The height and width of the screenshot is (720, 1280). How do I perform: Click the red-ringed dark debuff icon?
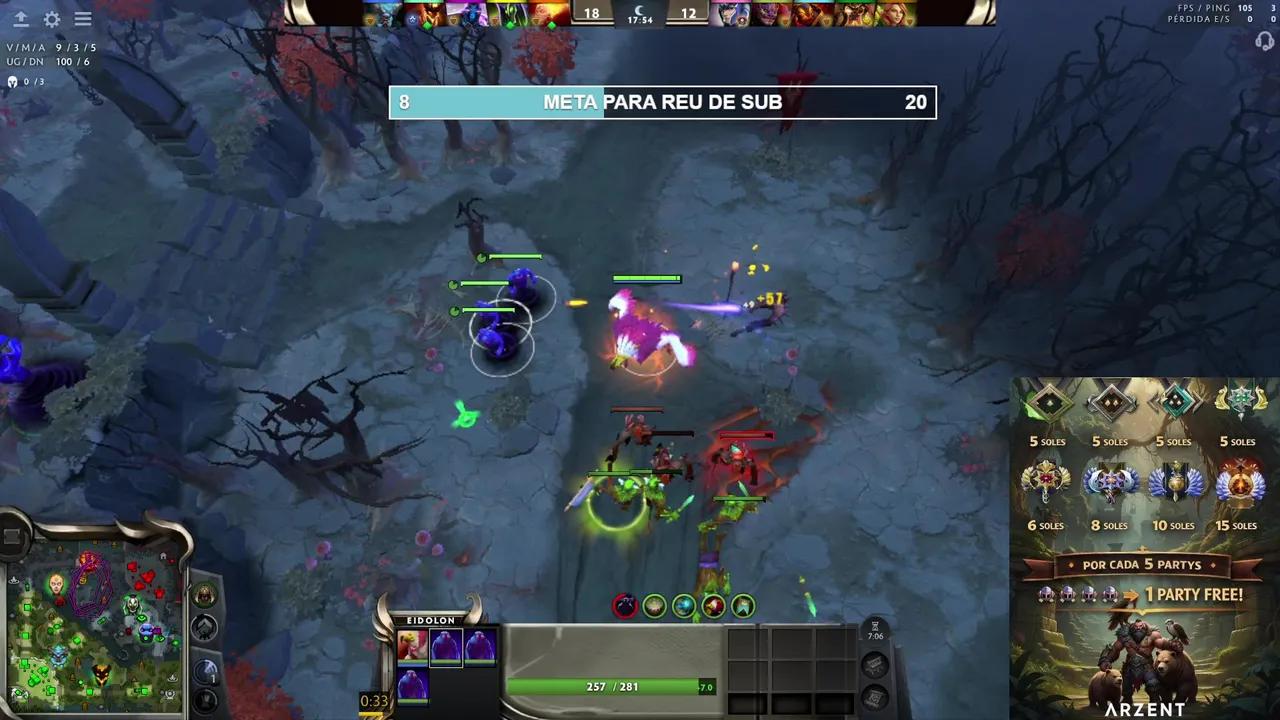[625, 606]
